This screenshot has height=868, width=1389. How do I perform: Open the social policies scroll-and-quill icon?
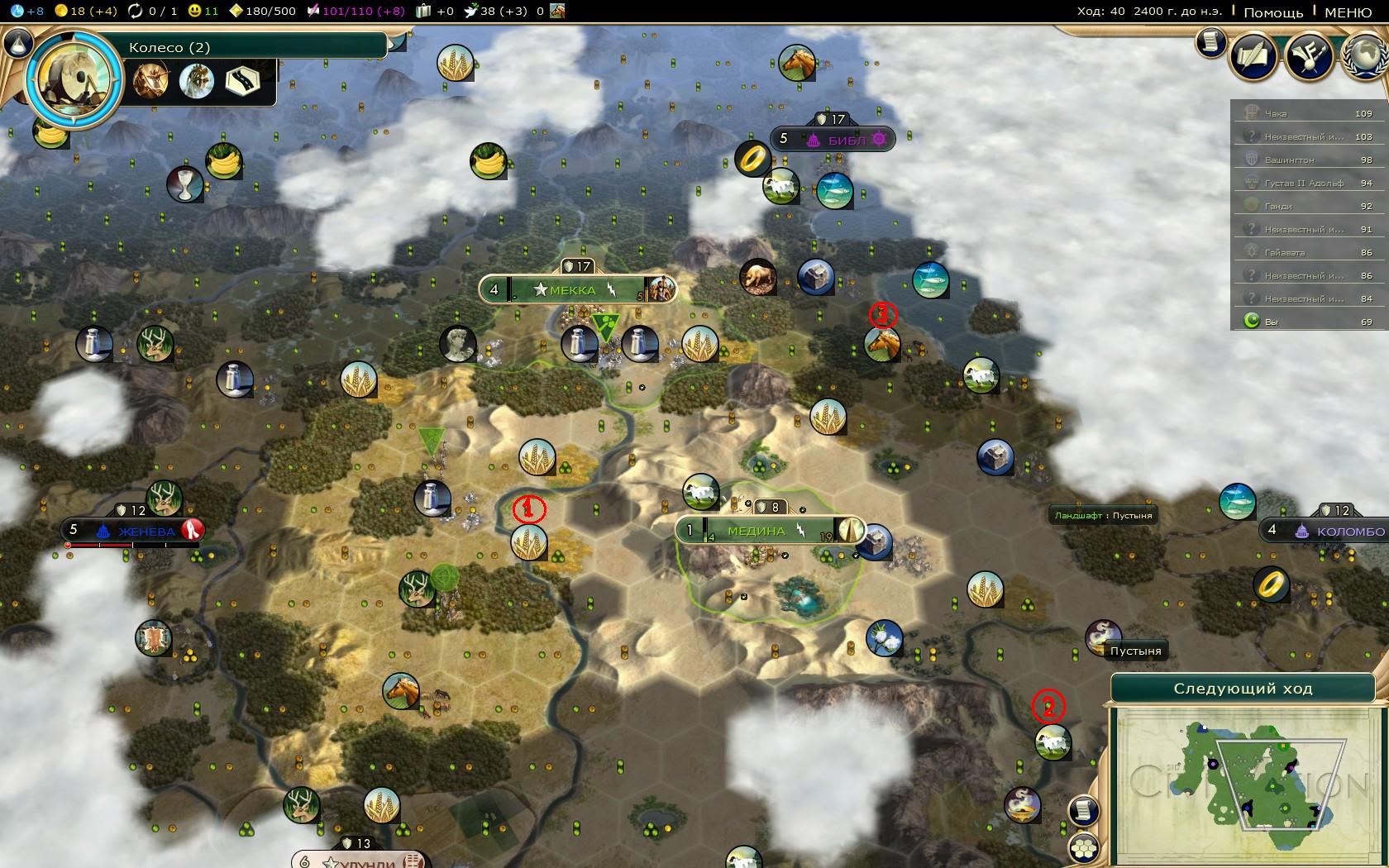coord(1254,56)
